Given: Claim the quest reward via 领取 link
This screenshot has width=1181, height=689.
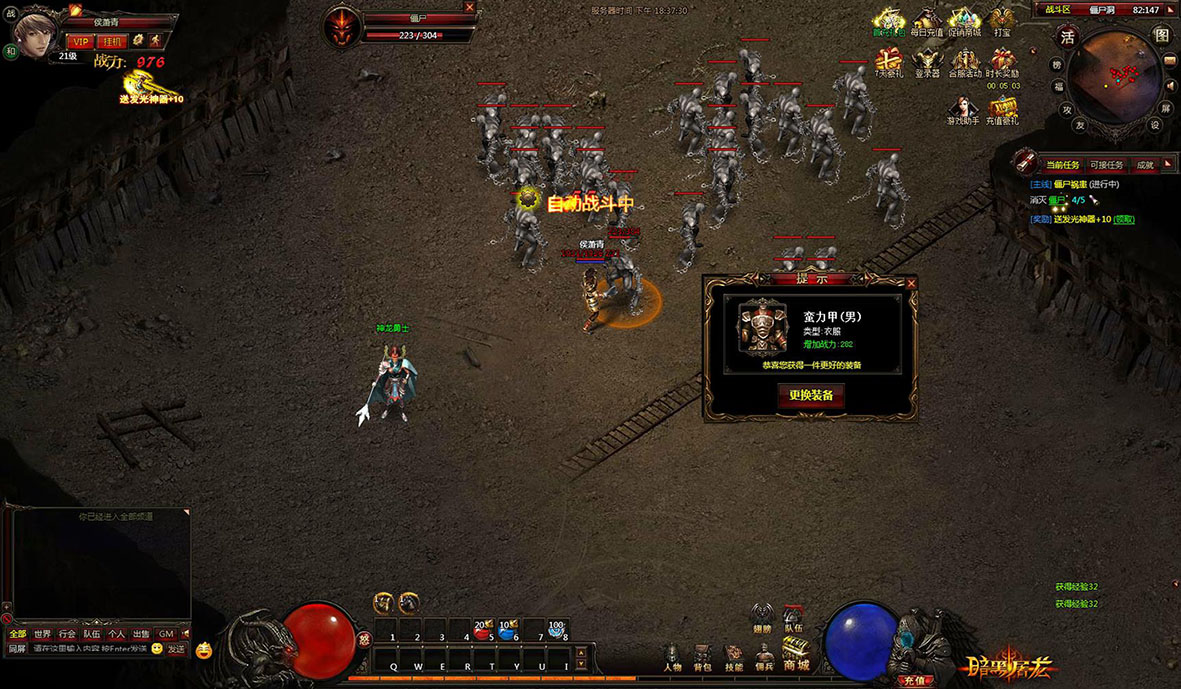Looking at the screenshot, I should [x=1124, y=219].
